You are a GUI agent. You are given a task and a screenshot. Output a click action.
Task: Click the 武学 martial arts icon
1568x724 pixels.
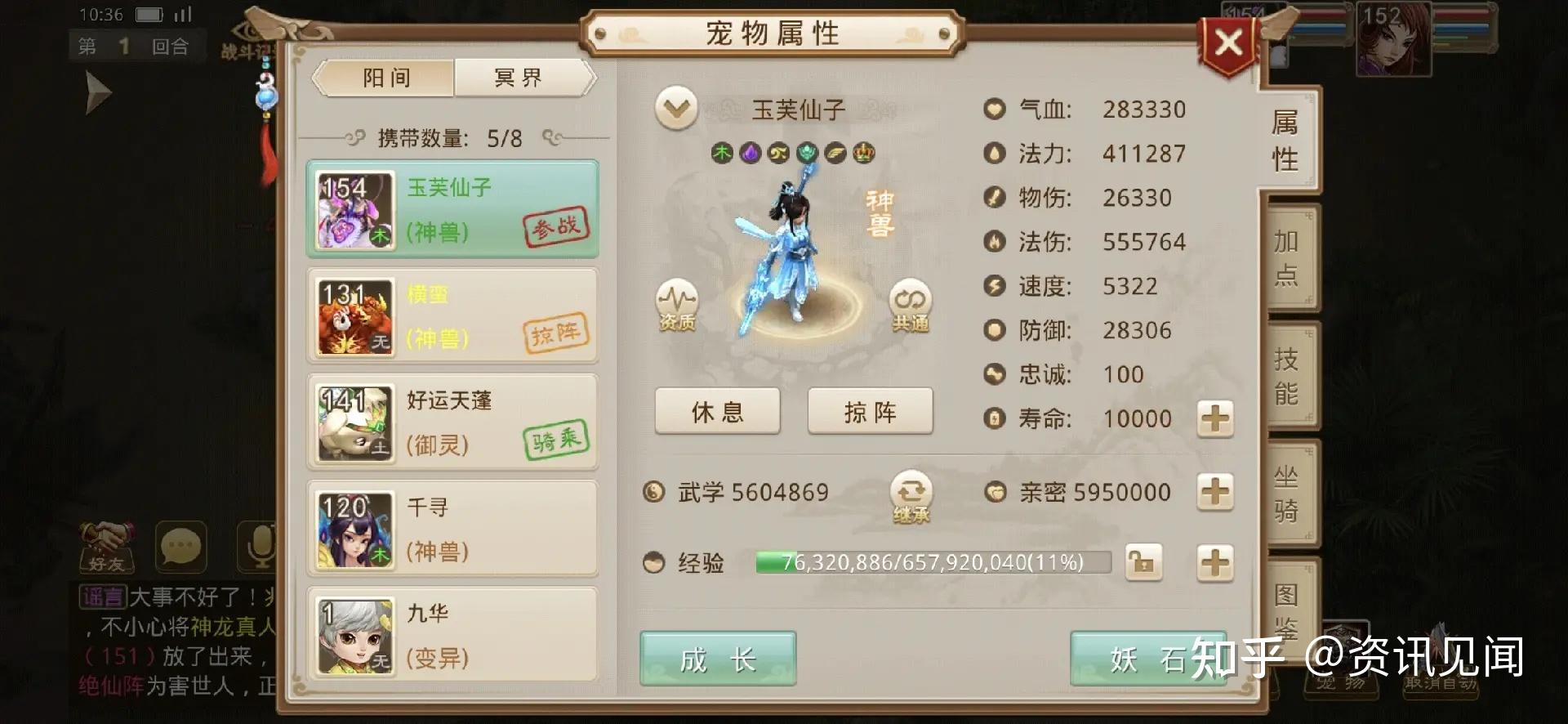coord(653,491)
